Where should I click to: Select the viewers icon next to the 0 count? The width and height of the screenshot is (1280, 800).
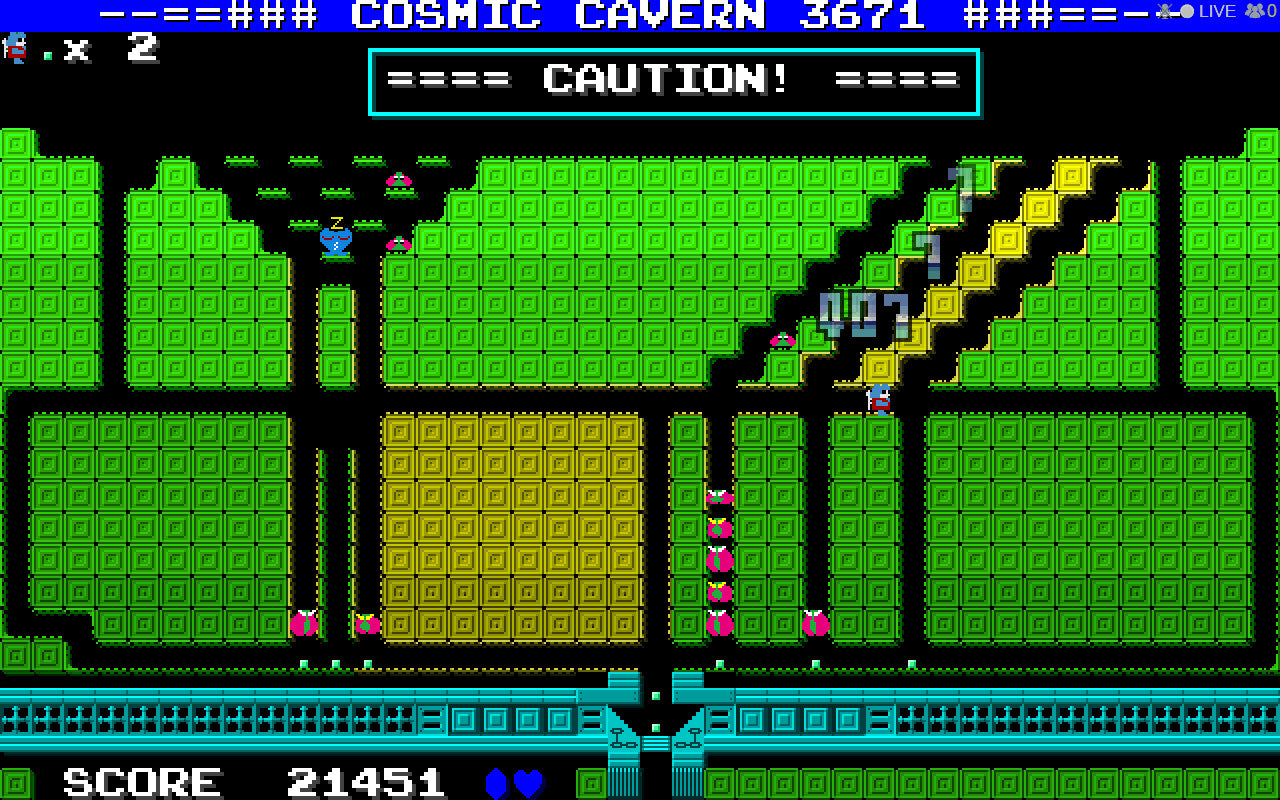coord(1253,11)
